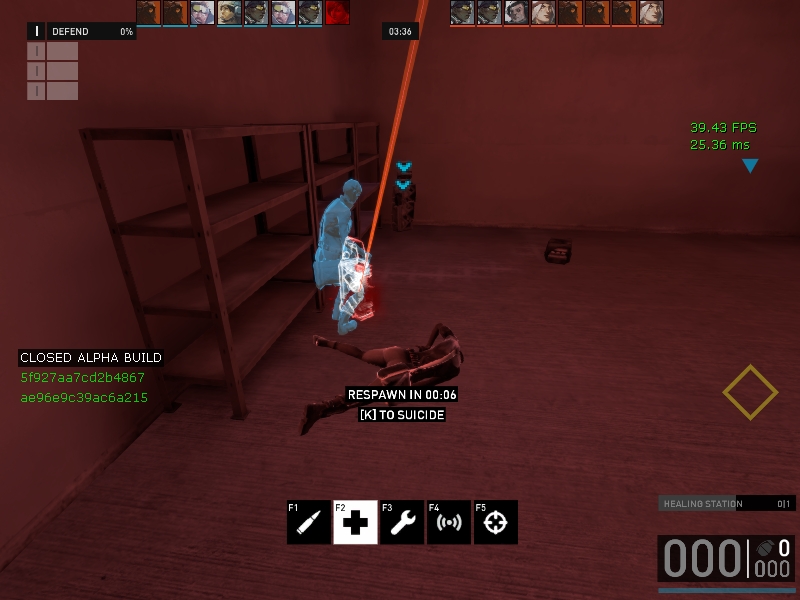Select the bullet class icon
Viewport: 800px width, 600px height.
pyautogui.click(x=308, y=522)
